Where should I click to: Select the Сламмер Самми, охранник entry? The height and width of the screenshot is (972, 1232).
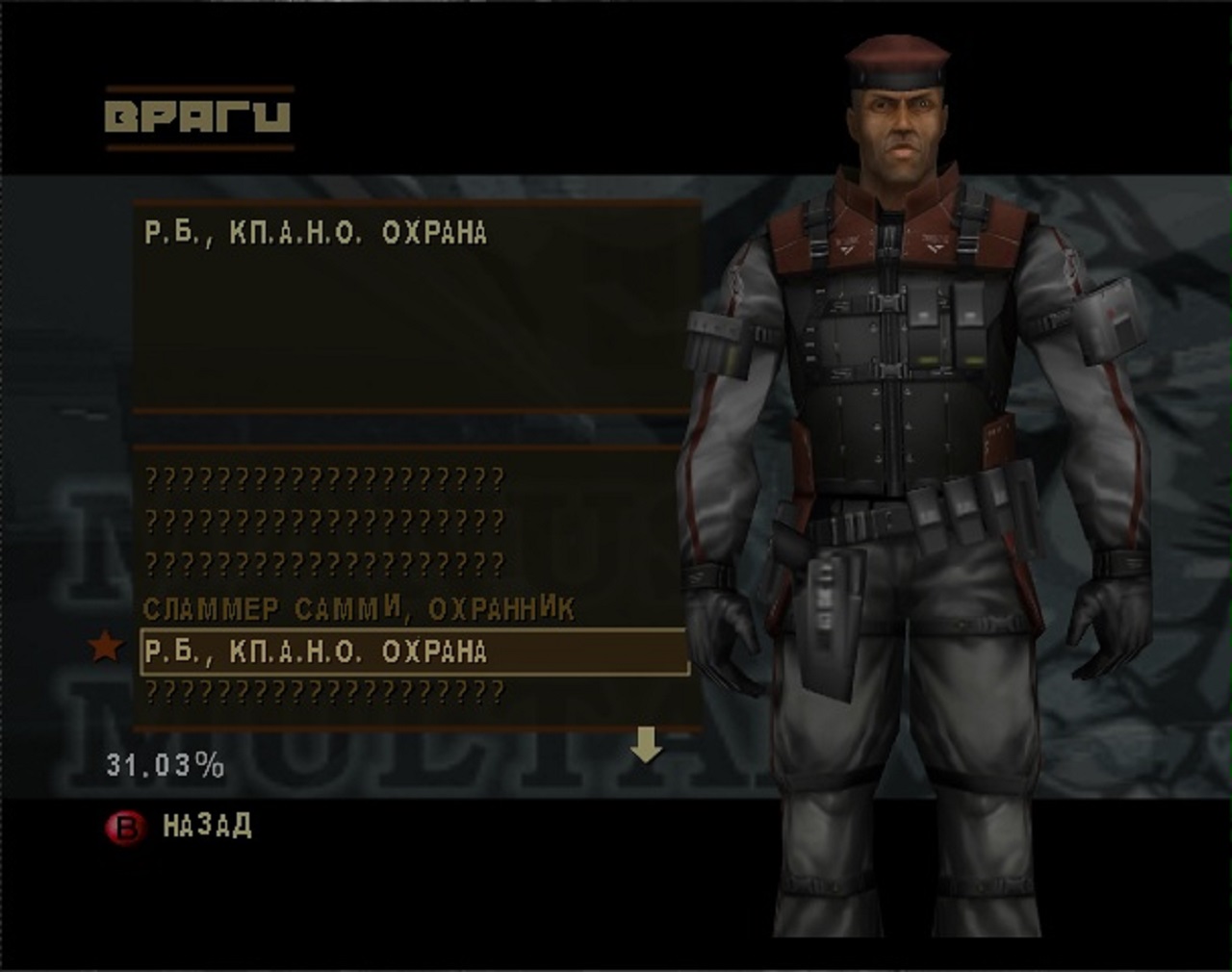[358, 609]
